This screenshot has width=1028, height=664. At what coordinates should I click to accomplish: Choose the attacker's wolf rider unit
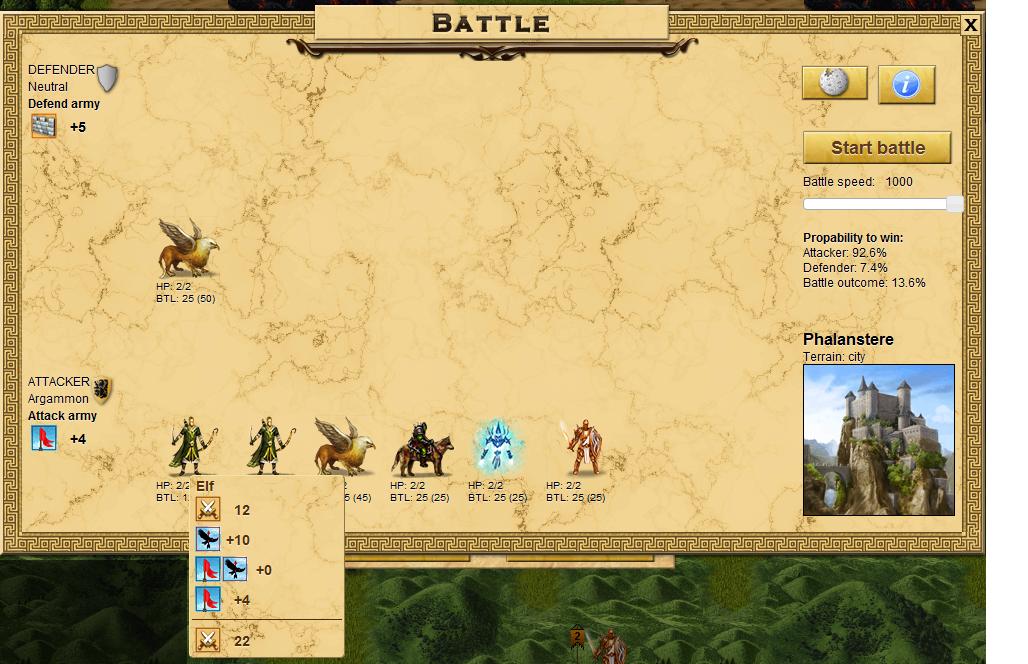coord(422,448)
